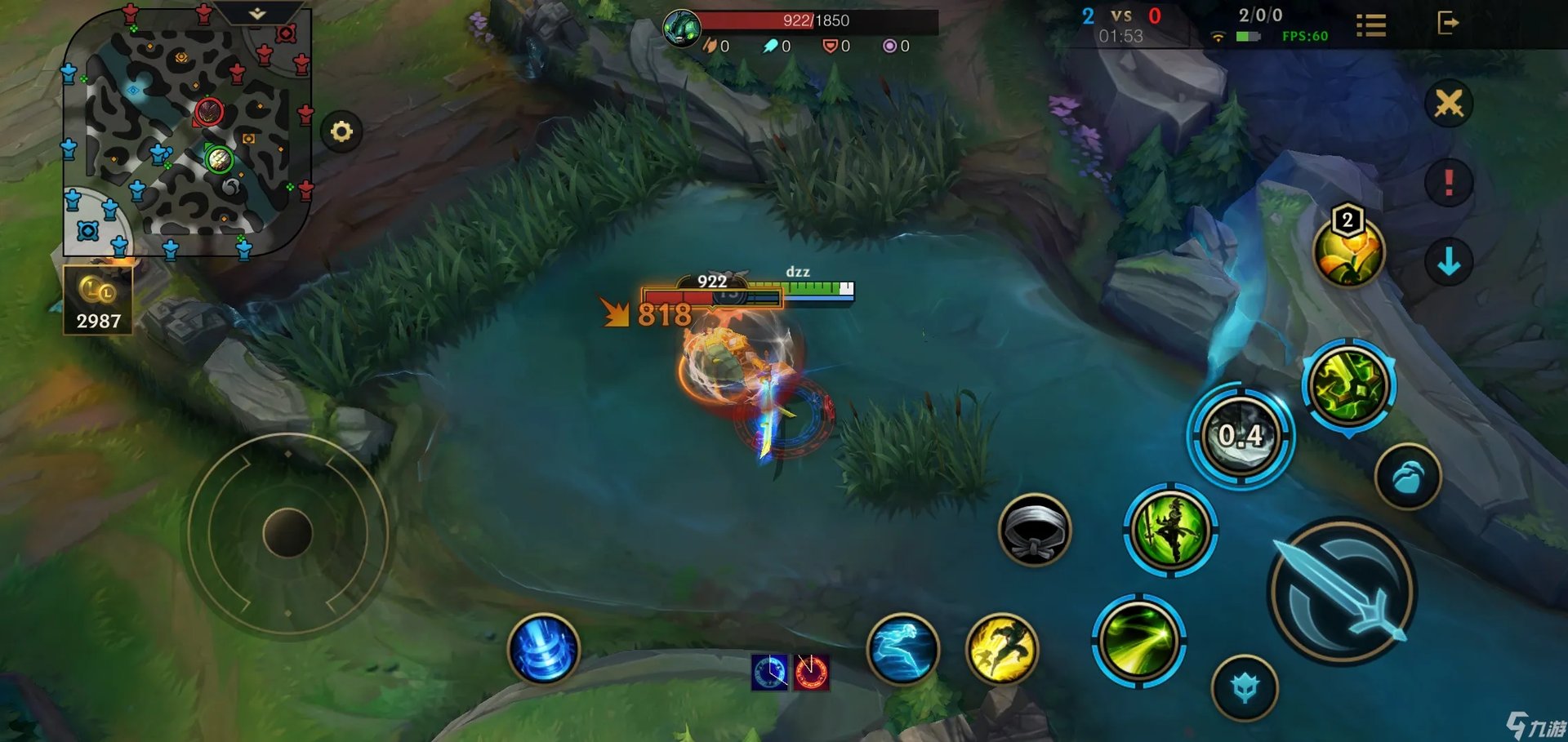
Task: Open the minimap
Action: click(186, 131)
